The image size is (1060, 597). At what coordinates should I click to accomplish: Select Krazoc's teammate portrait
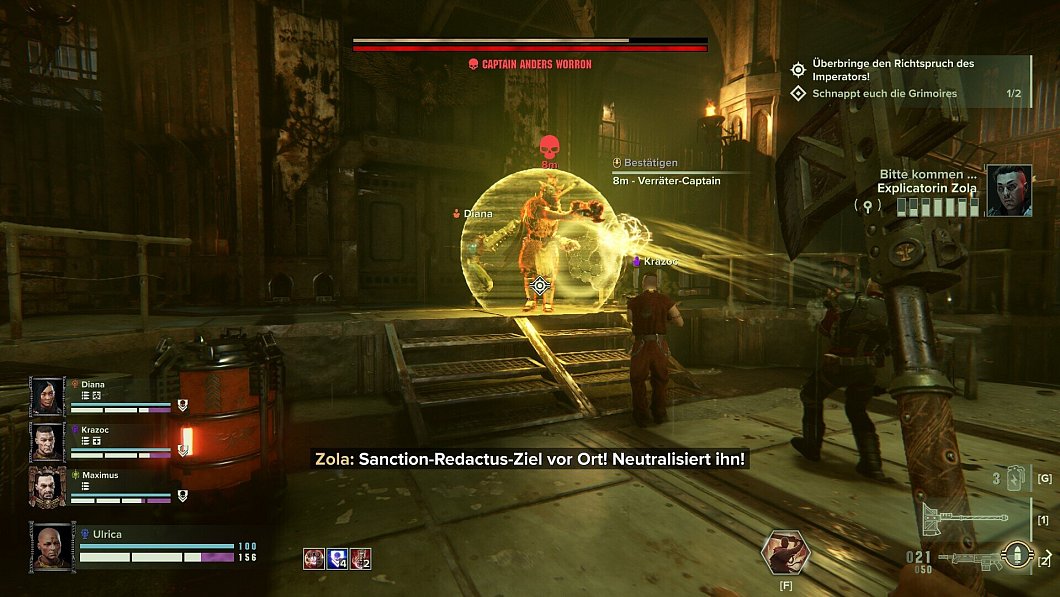(47, 441)
